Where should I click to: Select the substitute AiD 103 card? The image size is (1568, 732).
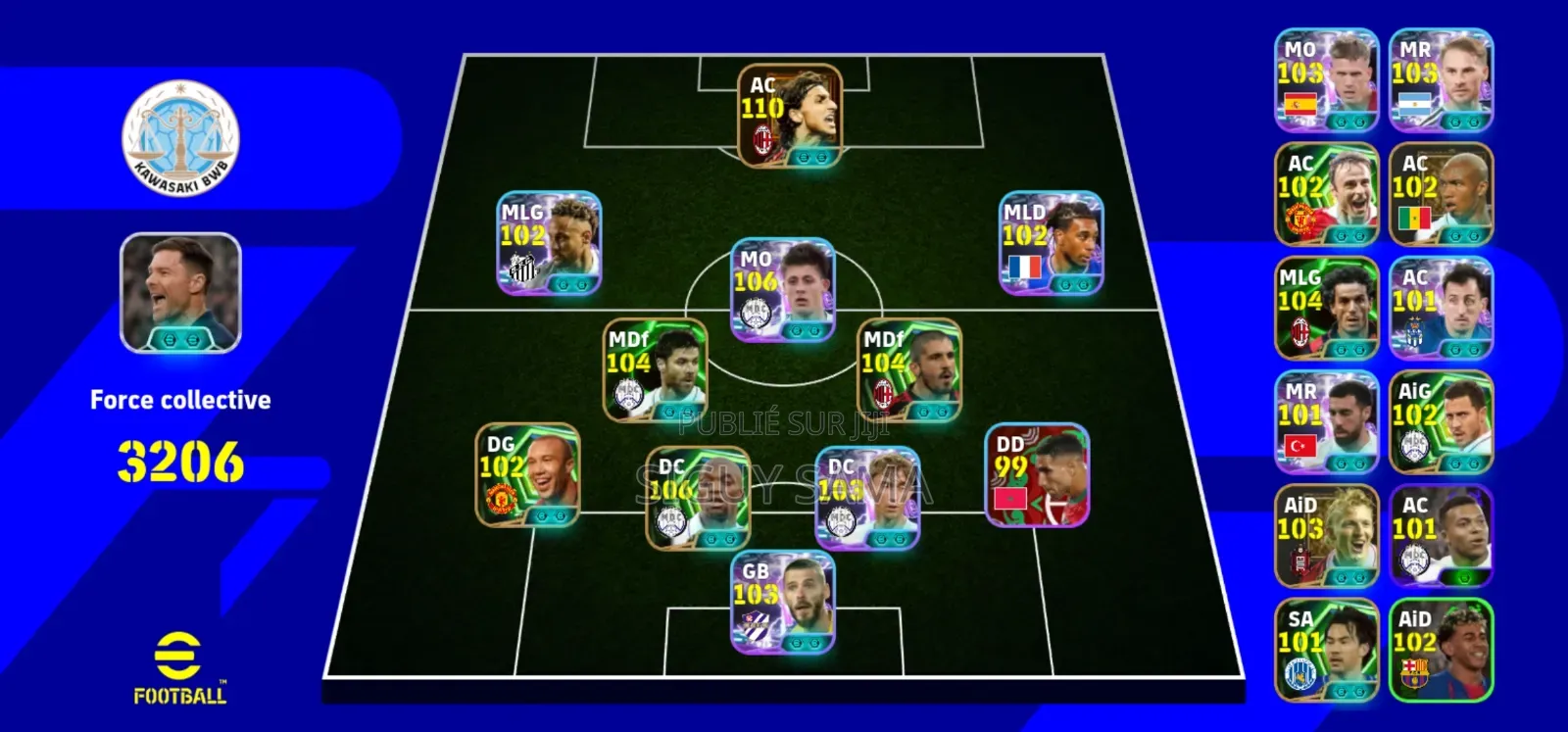click(1326, 535)
